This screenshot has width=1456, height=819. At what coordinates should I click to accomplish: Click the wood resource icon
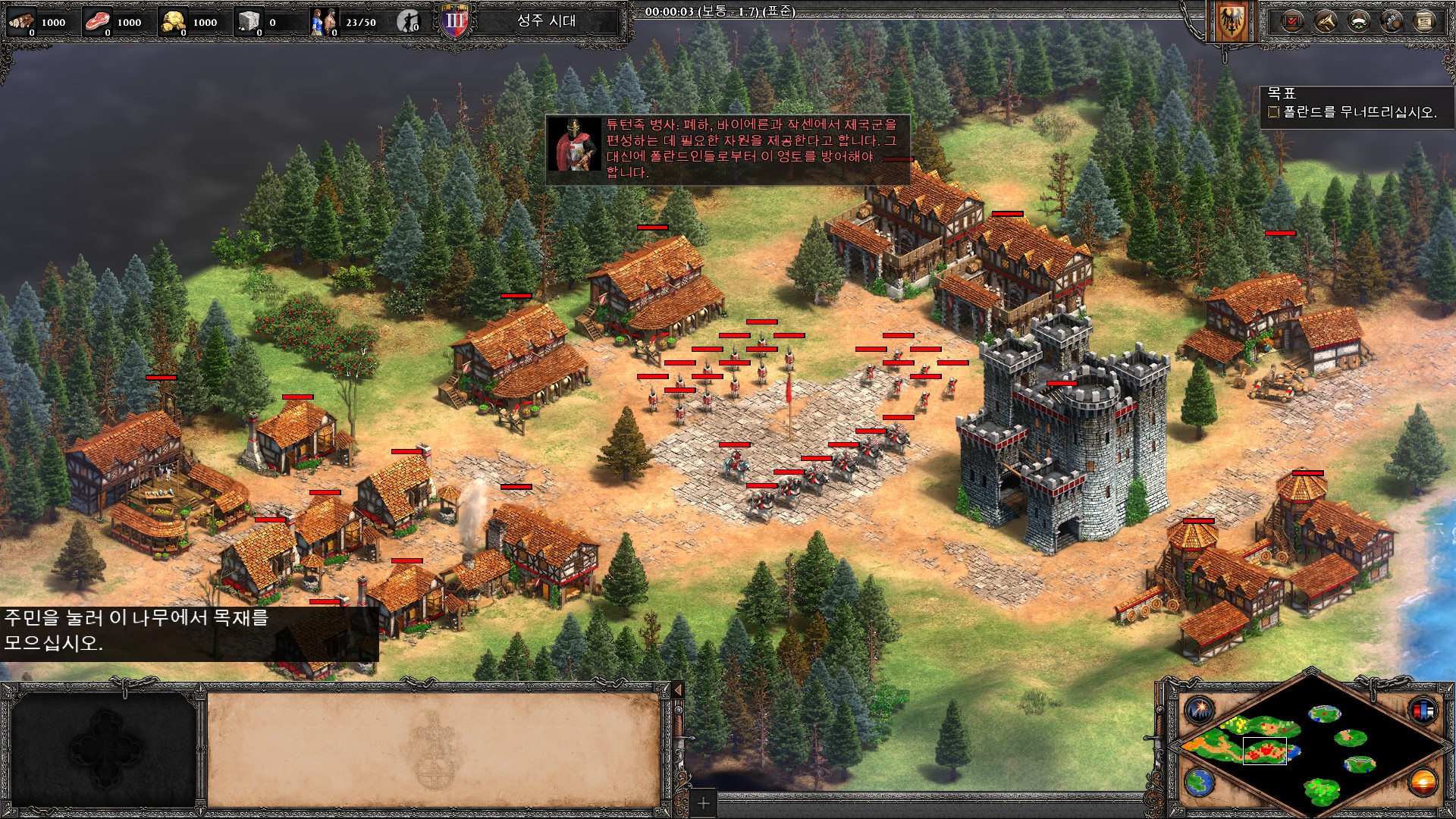[21, 21]
